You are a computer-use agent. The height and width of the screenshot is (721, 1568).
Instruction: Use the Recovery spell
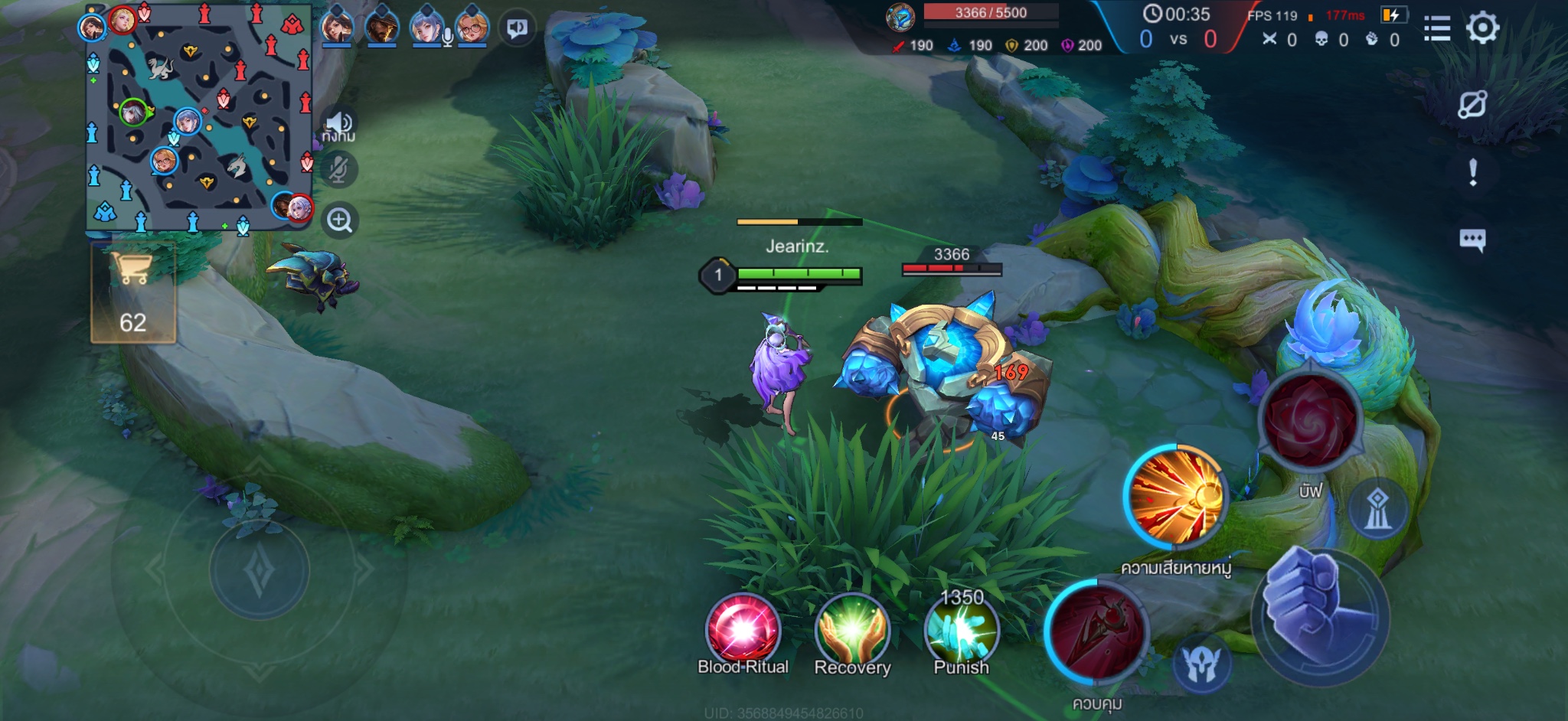coord(852,630)
